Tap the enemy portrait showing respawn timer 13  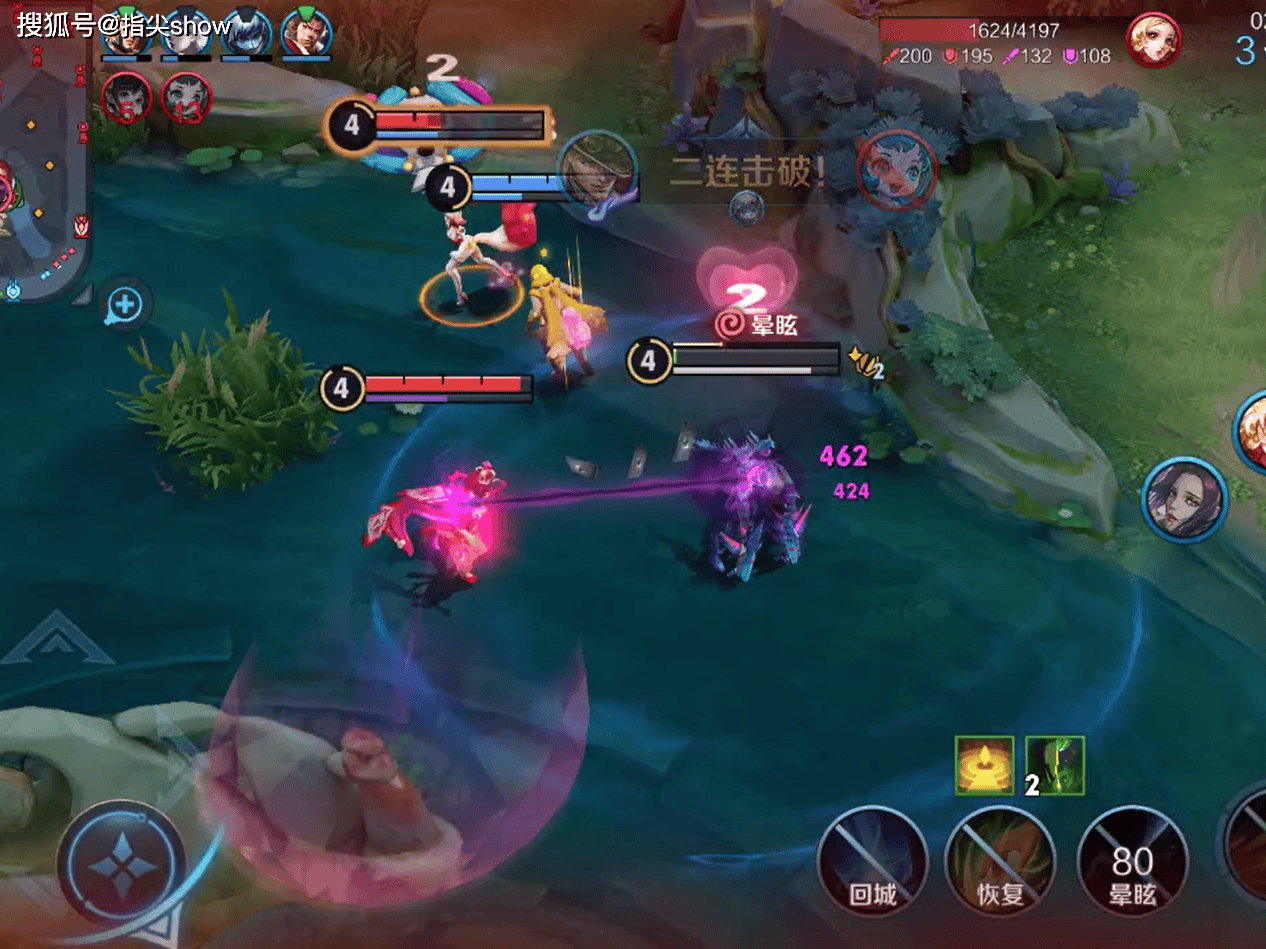coord(186,97)
